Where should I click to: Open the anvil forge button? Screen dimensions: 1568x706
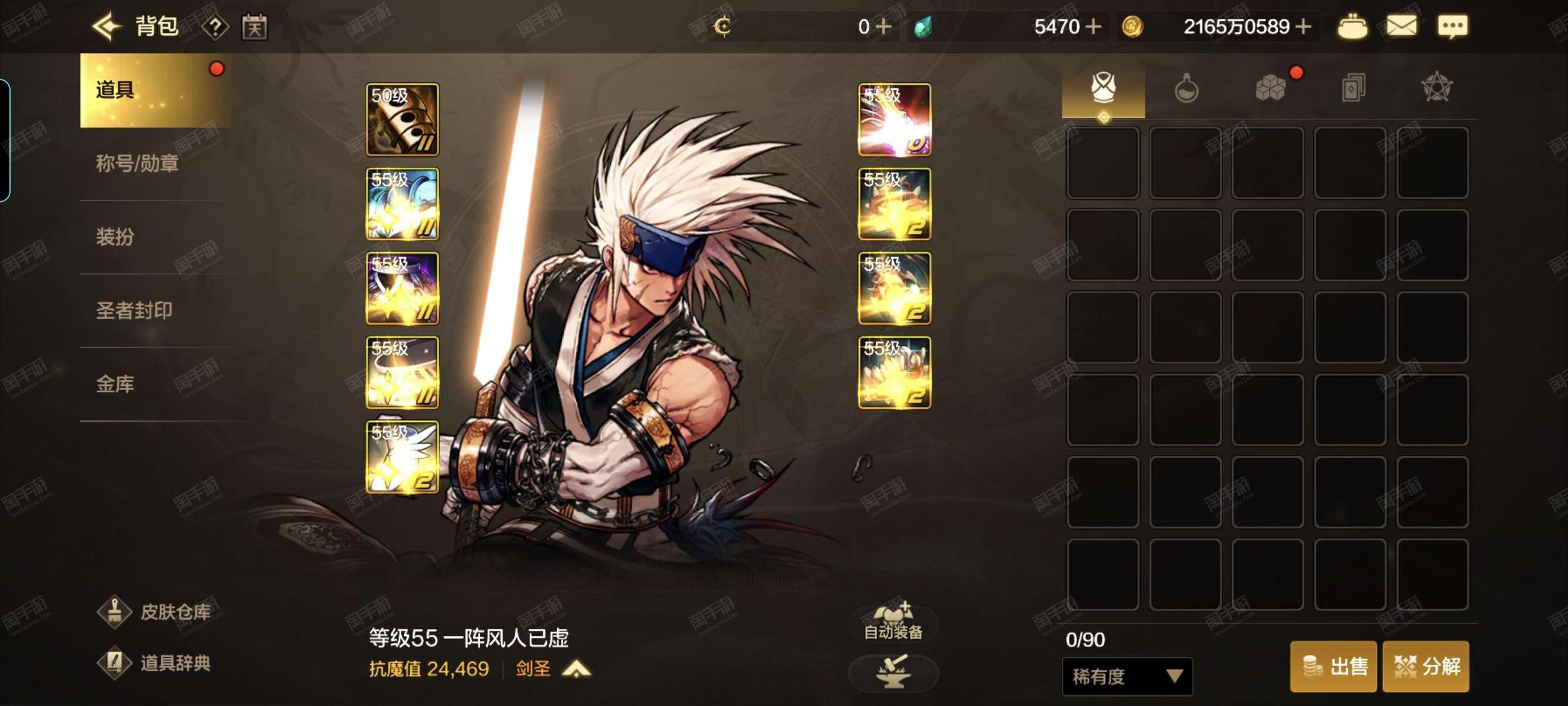[893, 672]
